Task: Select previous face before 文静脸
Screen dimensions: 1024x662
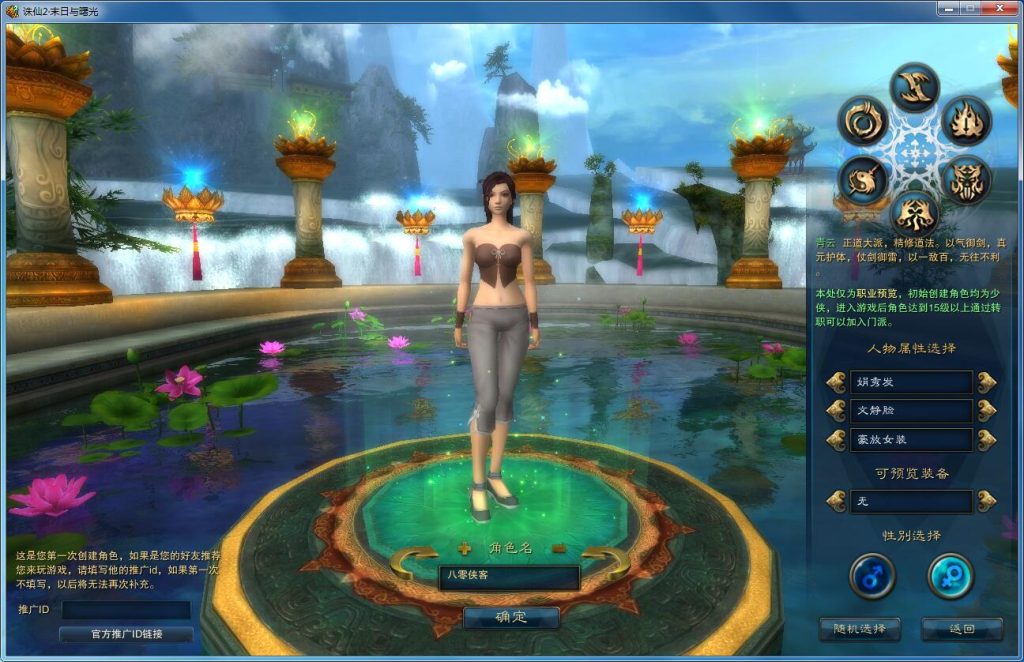Action: click(x=836, y=411)
